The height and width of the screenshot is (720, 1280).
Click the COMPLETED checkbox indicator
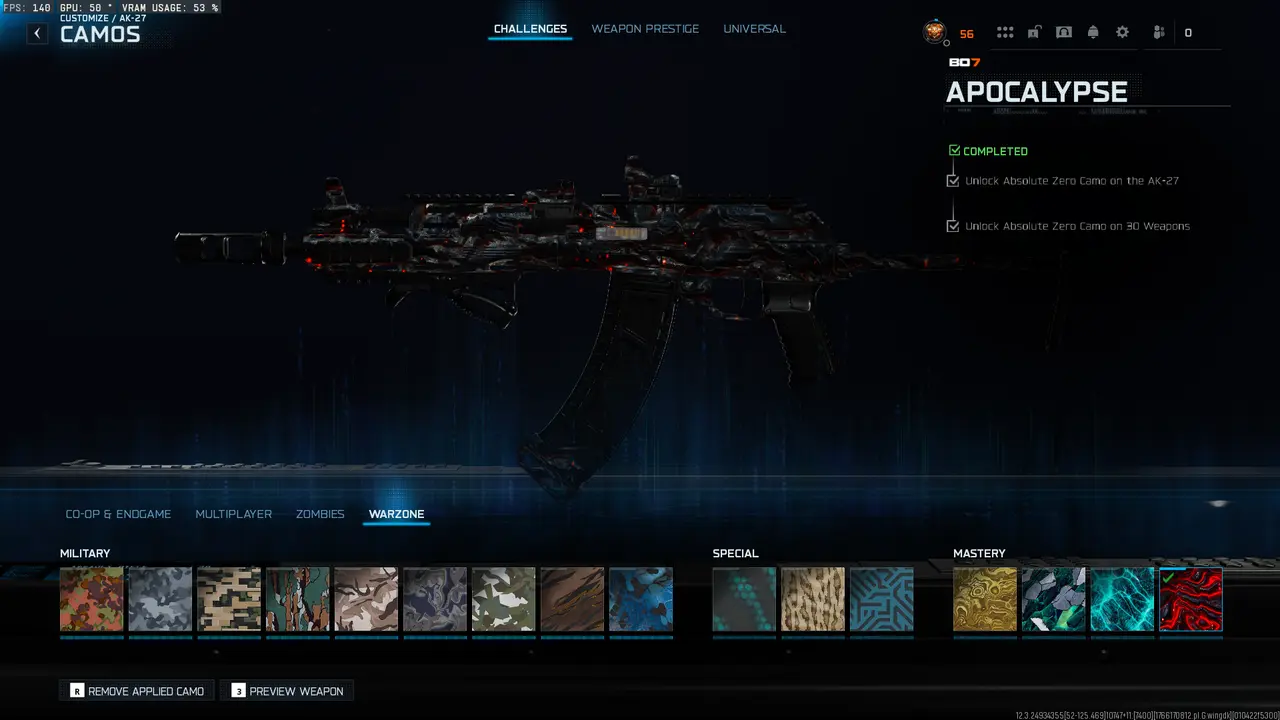tap(954, 149)
